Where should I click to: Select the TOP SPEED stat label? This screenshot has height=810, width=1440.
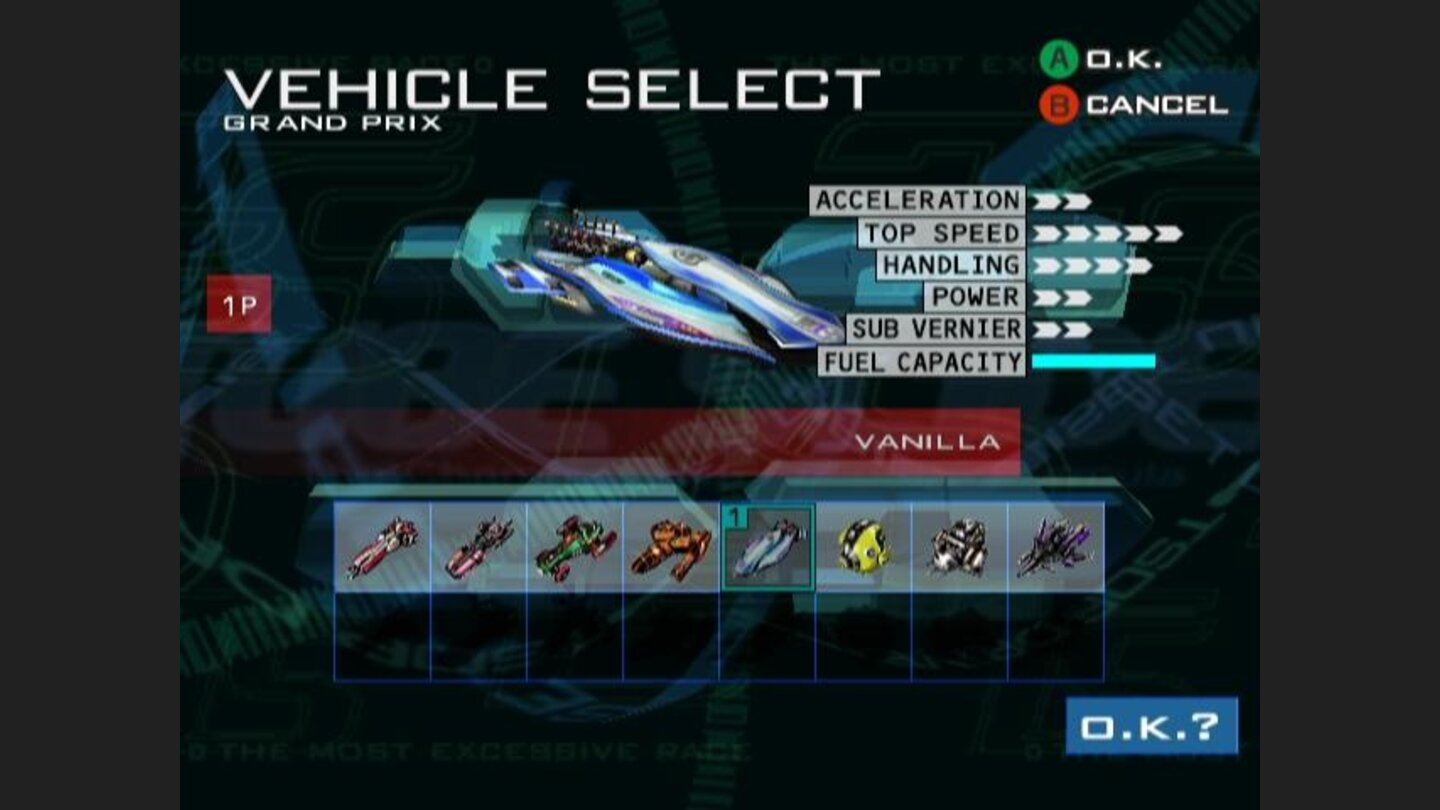coord(940,233)
